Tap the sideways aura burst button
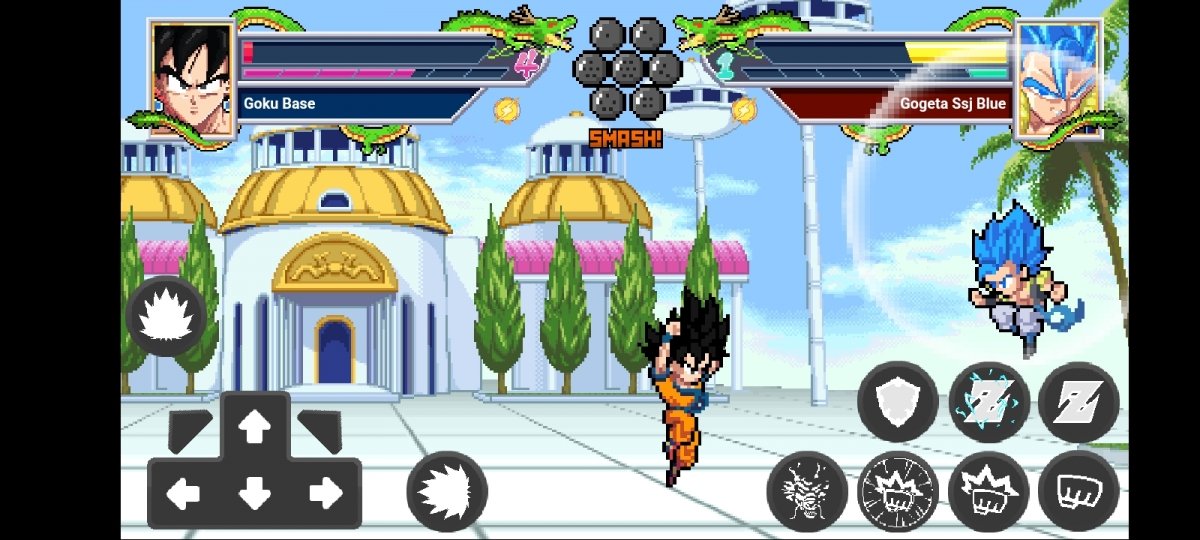This screenshot has width=1200, height=540. [x=446, y=491]
